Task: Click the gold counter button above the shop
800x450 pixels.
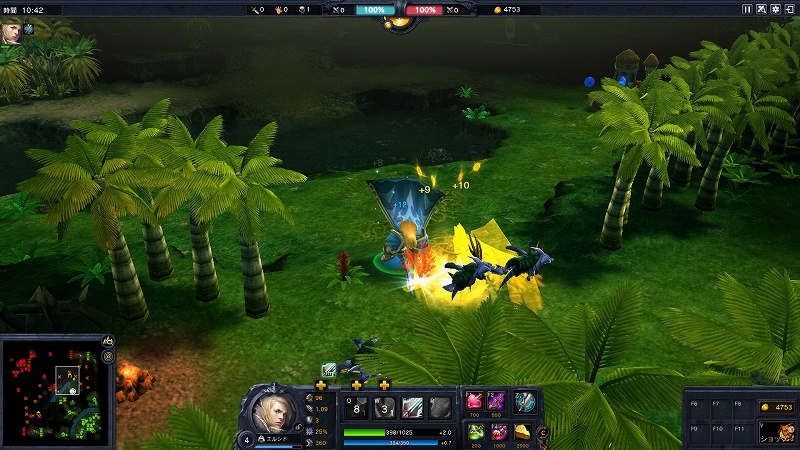Action: tap(775, 407)
